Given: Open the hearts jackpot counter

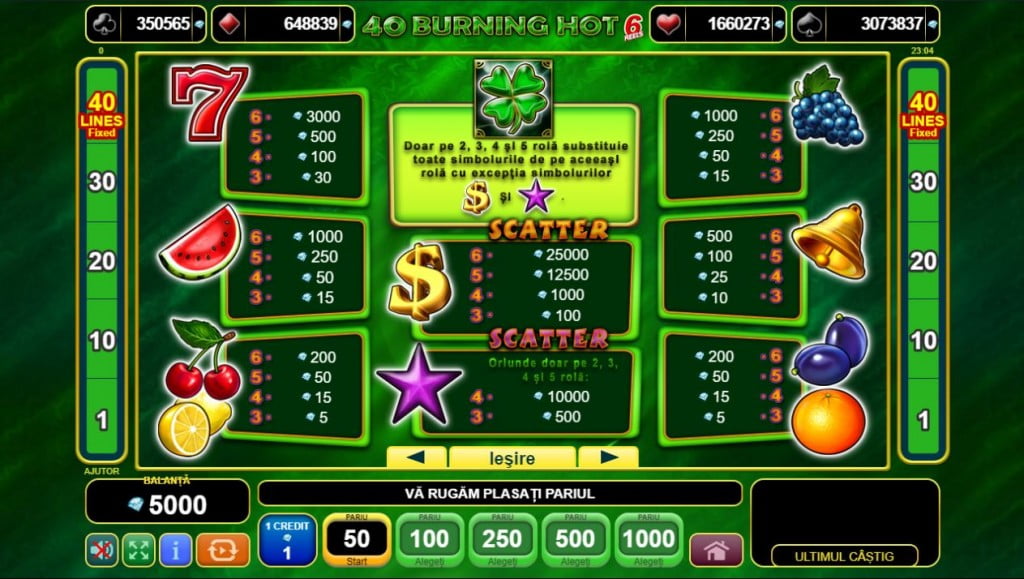Looking at the screenshot, I should point(716,24).
